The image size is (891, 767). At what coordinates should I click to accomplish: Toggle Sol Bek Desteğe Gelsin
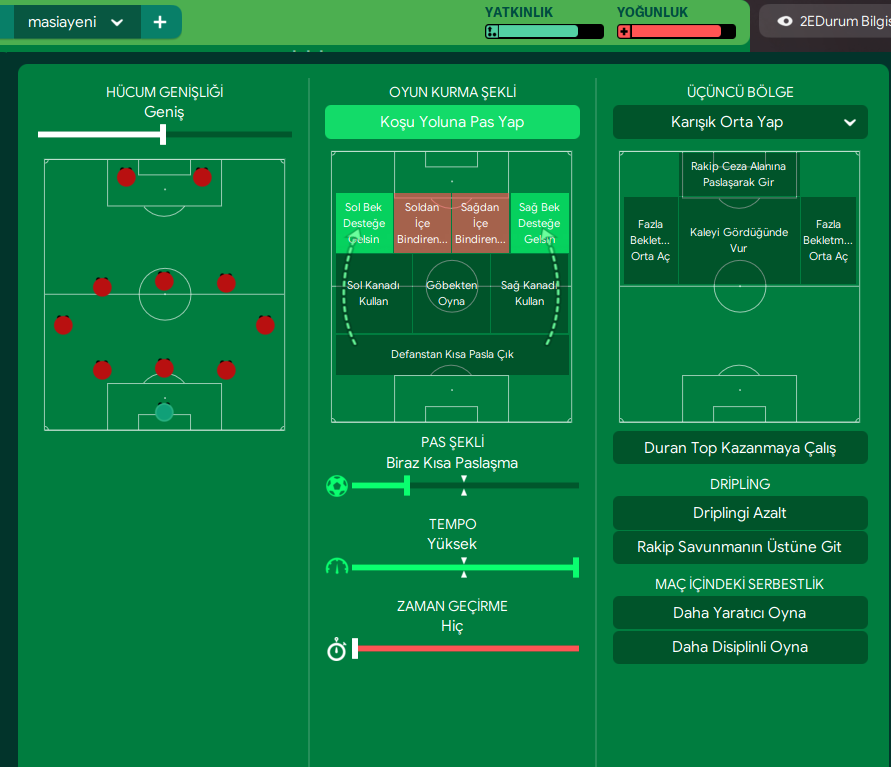pyautogui.click(x=365, y=223)
